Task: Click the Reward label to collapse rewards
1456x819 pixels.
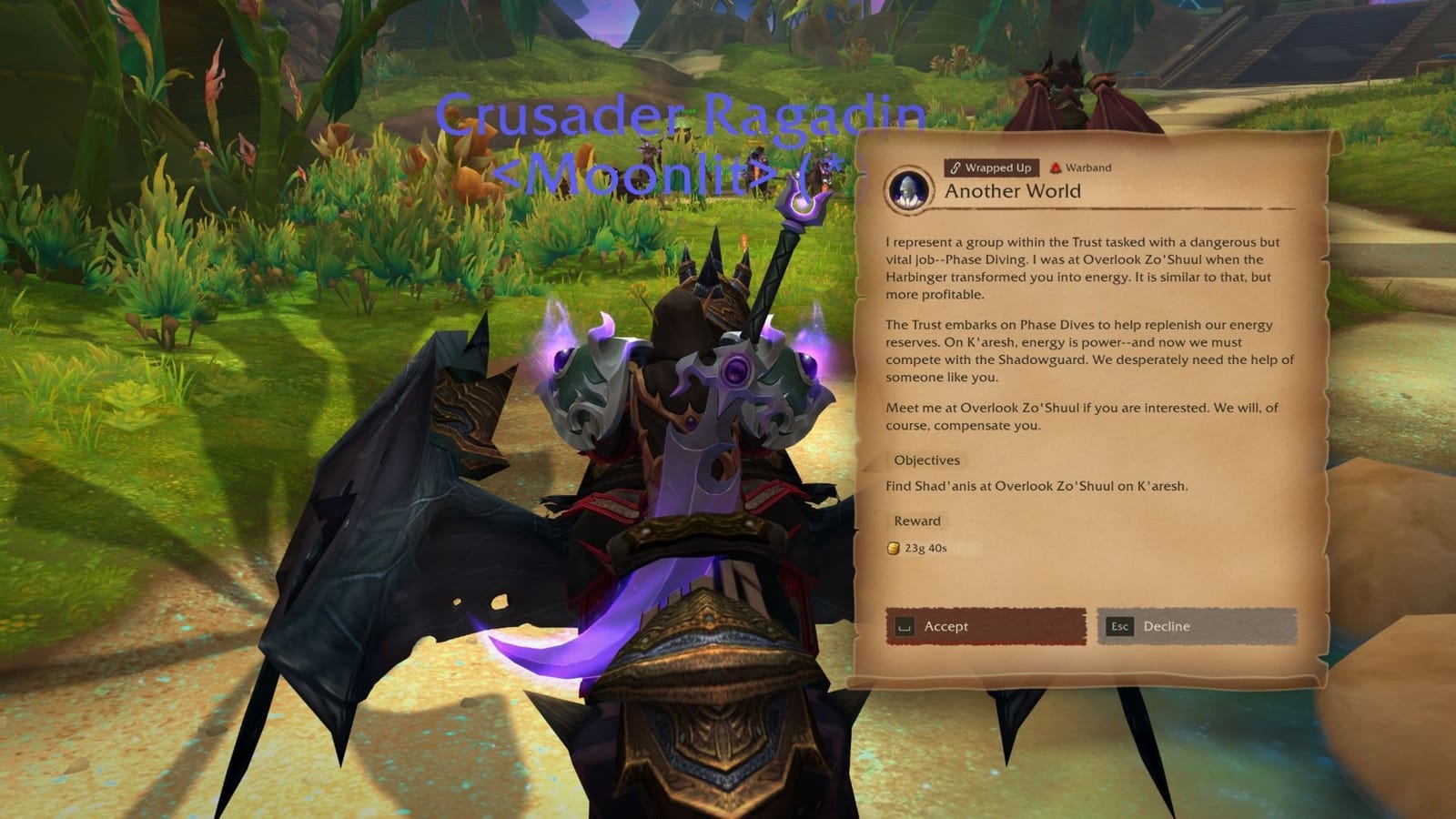Action: point(917,521)
